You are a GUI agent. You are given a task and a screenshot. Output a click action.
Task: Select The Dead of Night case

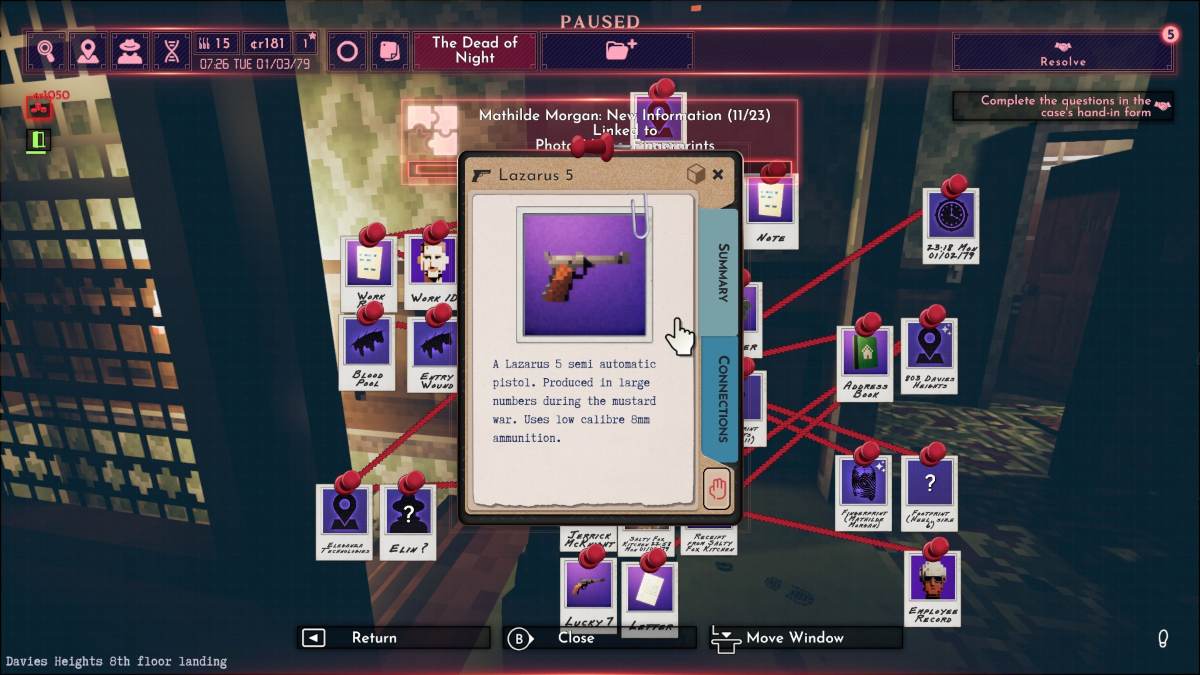click(x=475, y=51)
